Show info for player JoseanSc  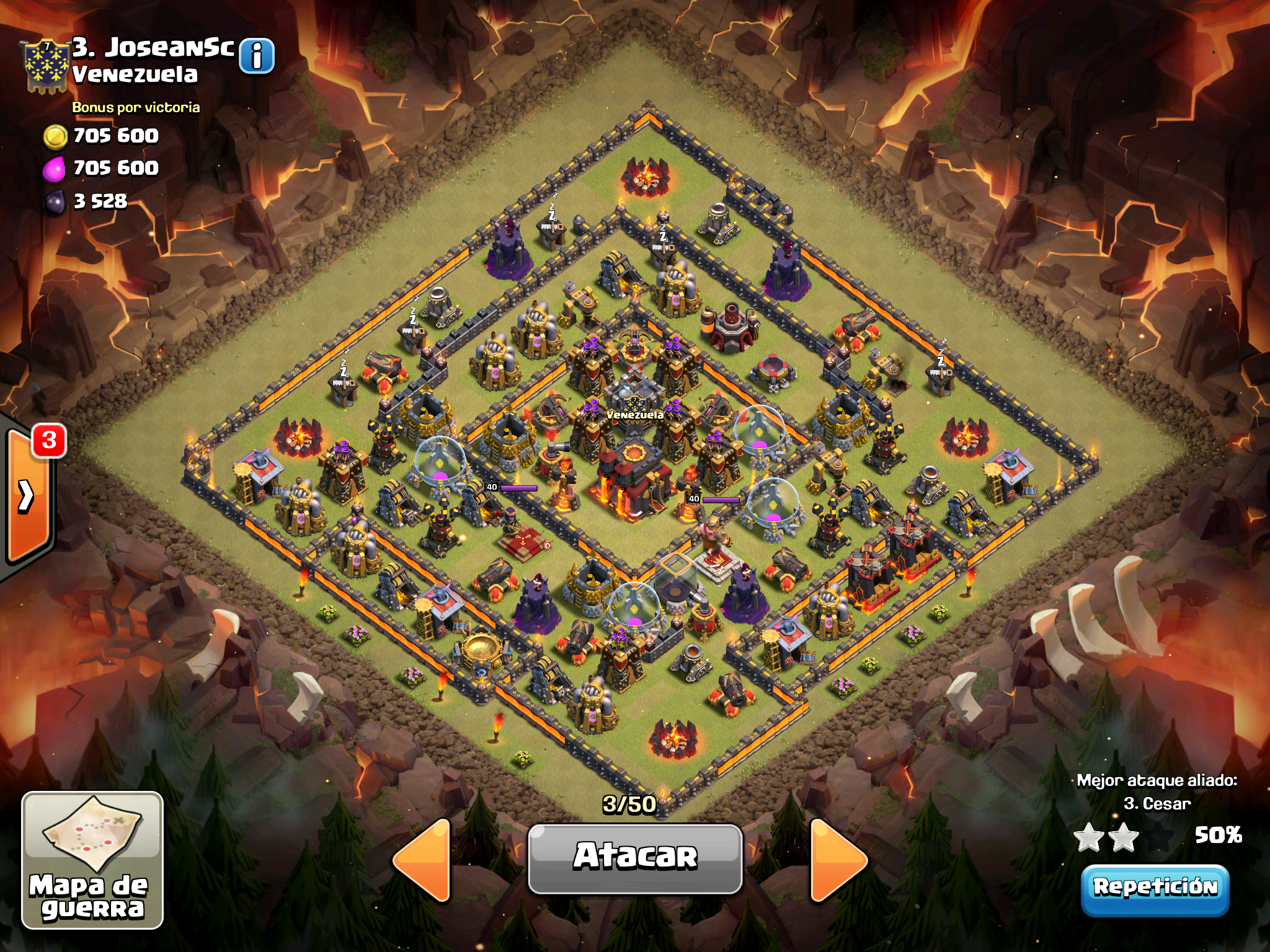click(256, 56)
